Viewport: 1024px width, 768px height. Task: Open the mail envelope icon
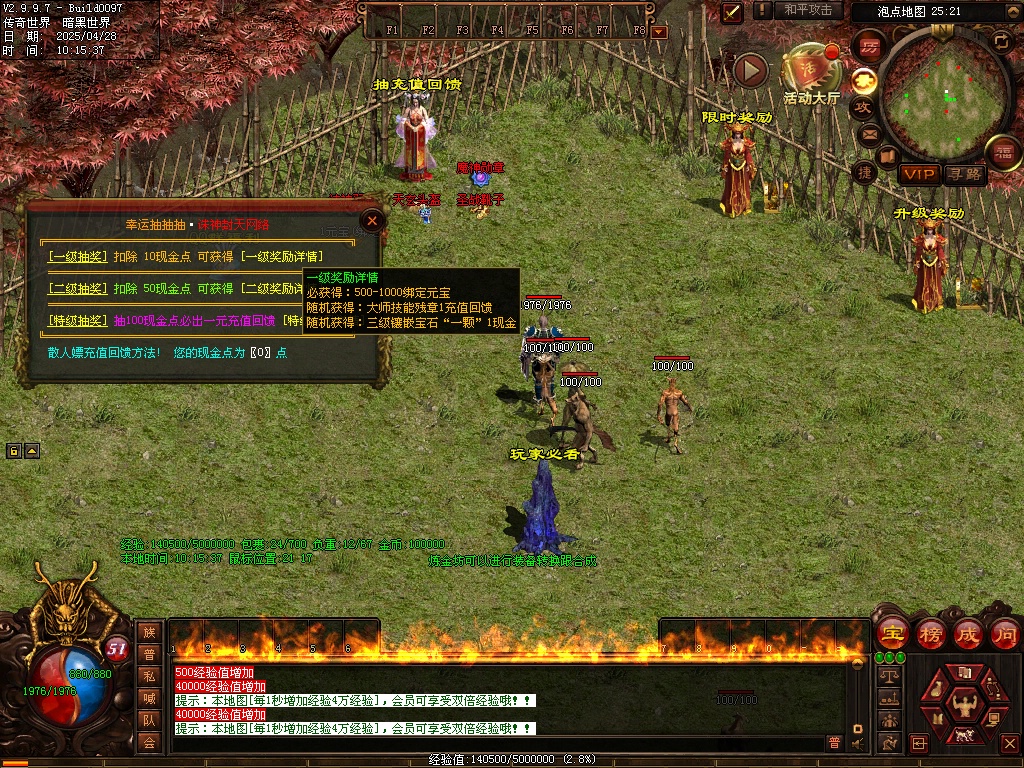[868, 133]
